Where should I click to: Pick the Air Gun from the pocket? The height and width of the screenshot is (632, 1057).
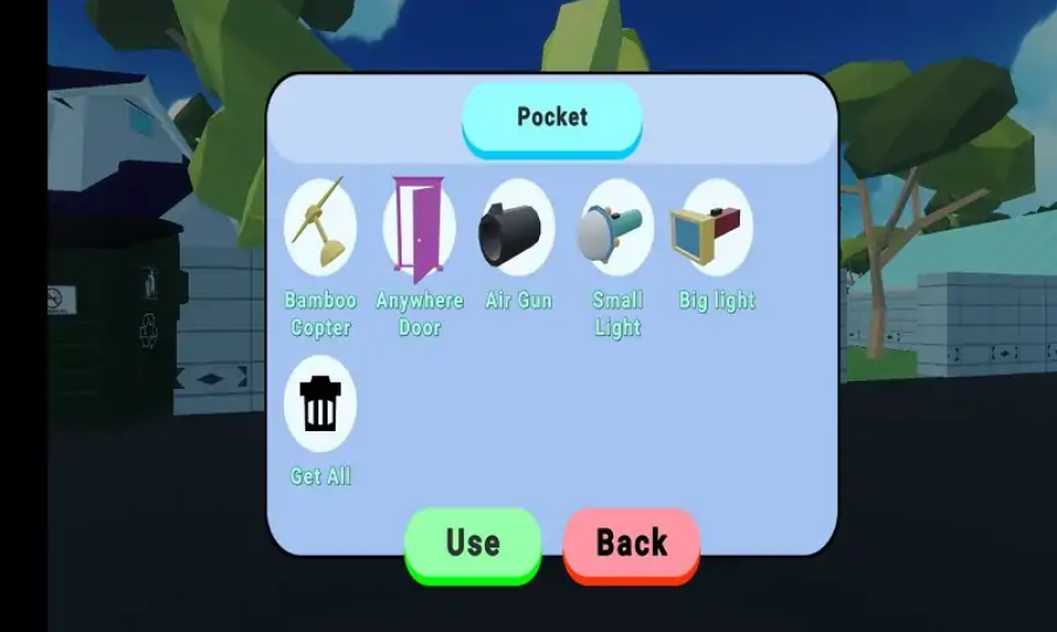pyautogui.click(x=518, y=228)
